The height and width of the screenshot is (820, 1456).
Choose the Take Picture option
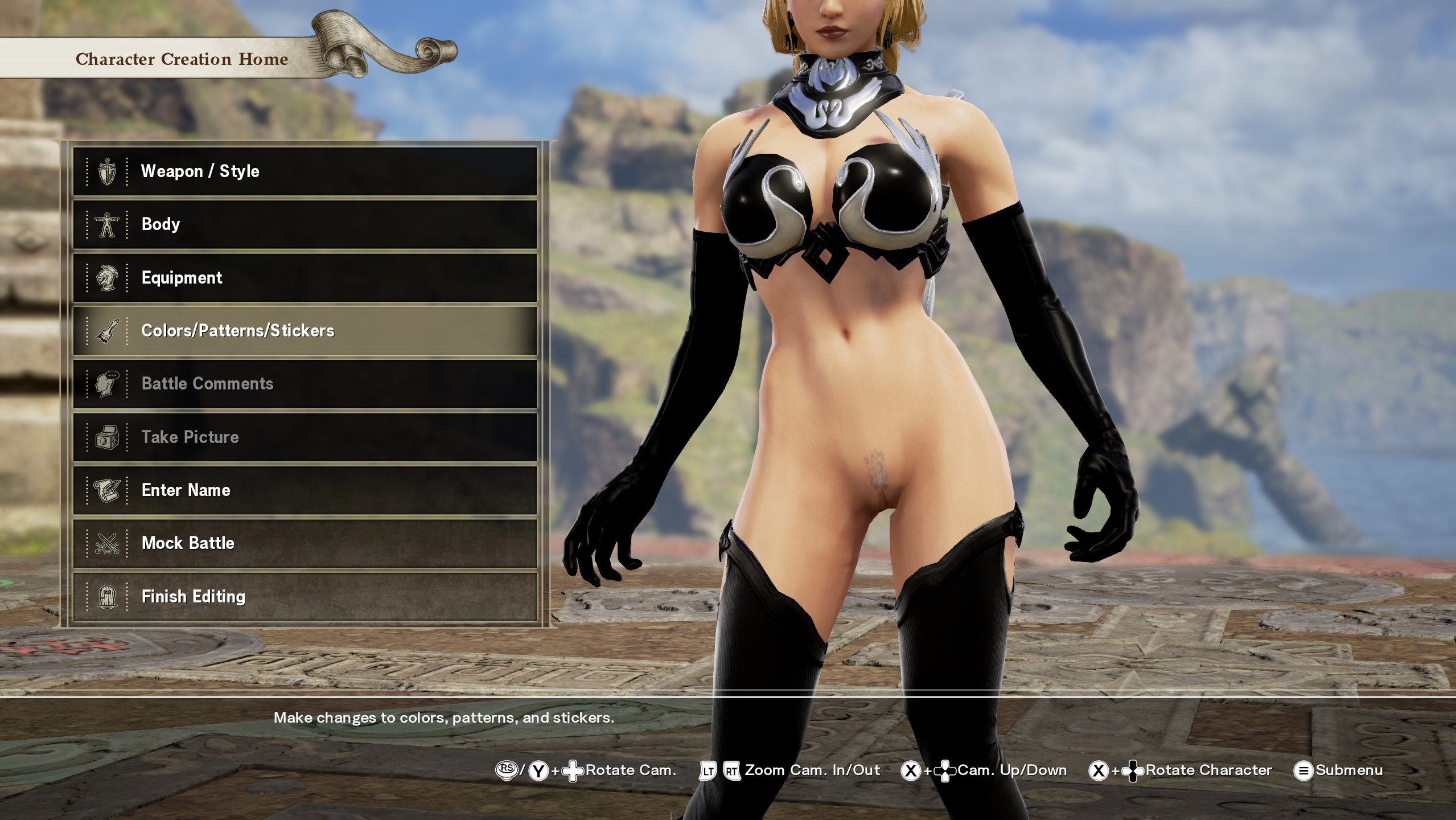305,437
